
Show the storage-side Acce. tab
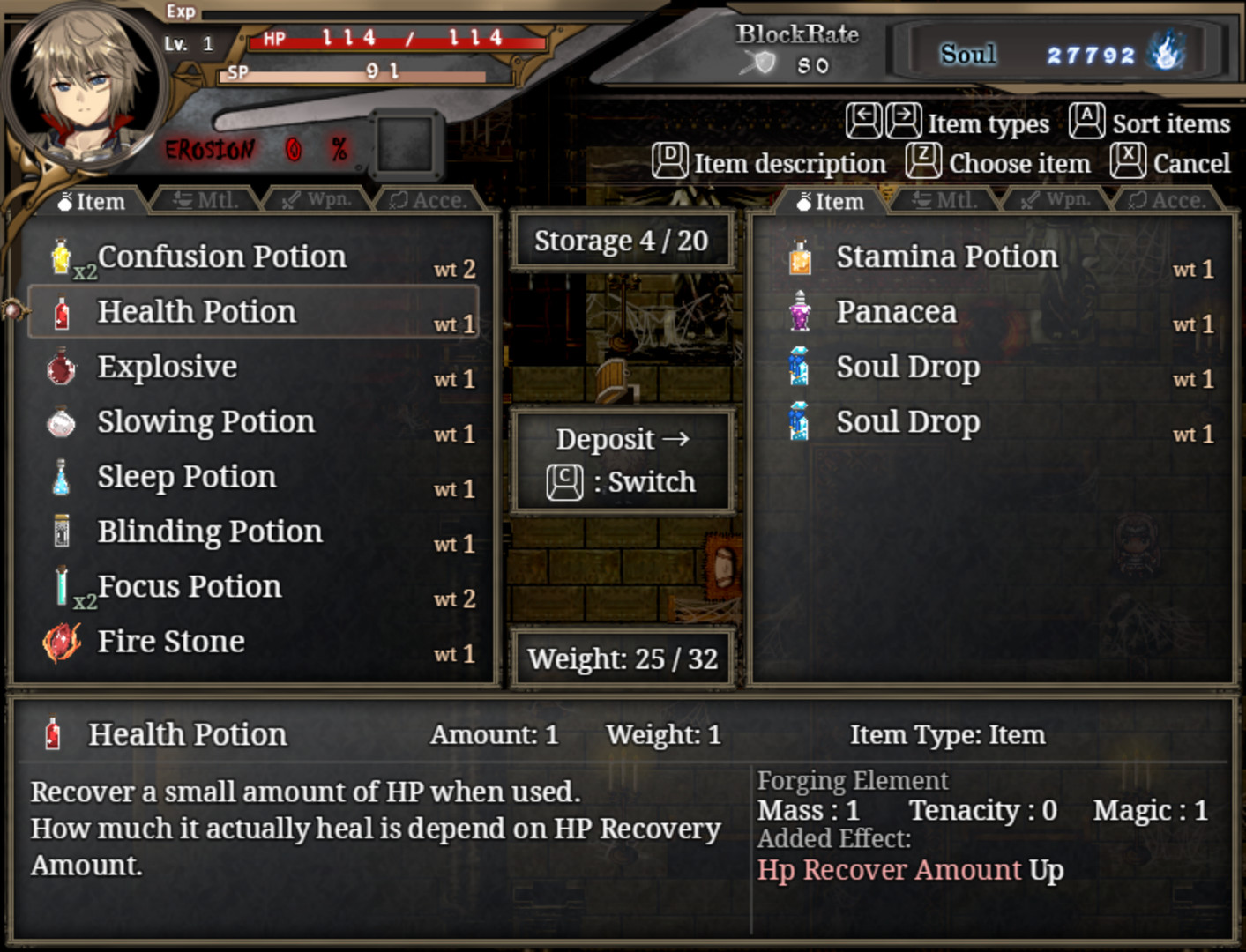(x=1168, y=201)
